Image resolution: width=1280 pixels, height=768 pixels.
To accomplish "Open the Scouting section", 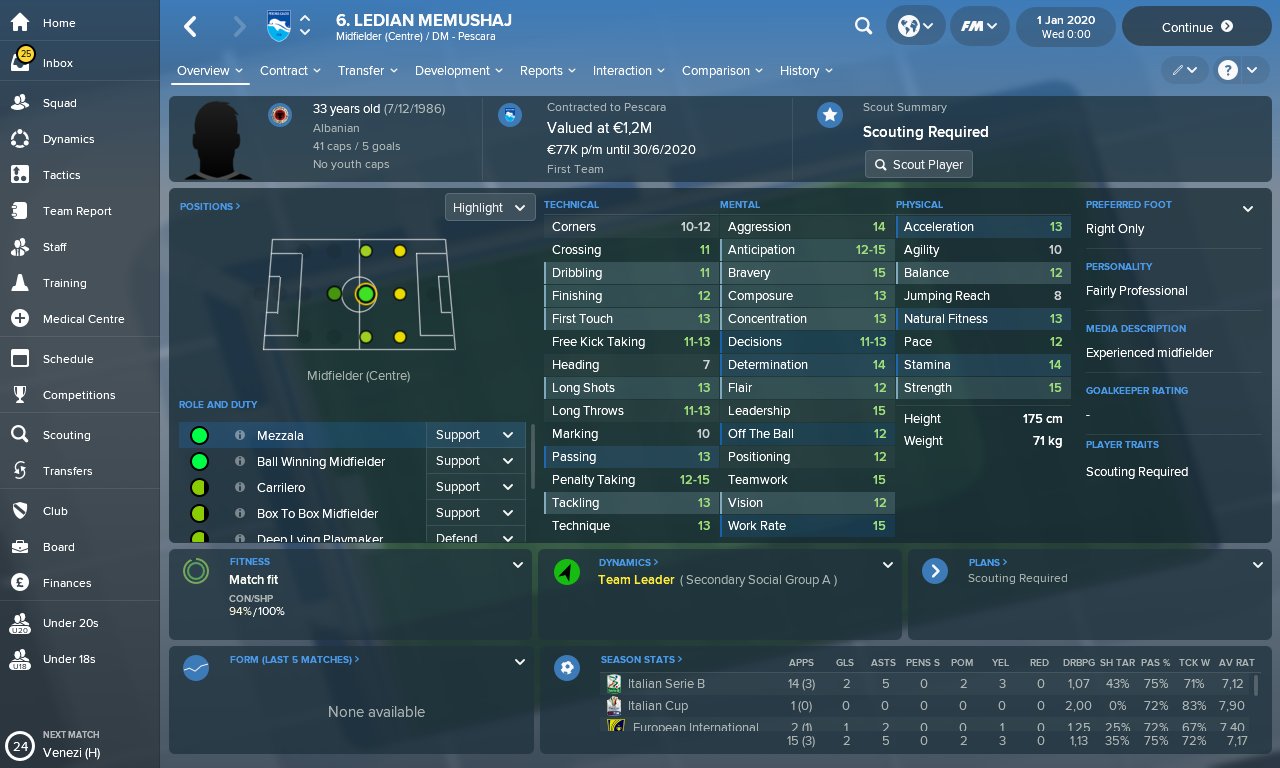I will 66,435.
